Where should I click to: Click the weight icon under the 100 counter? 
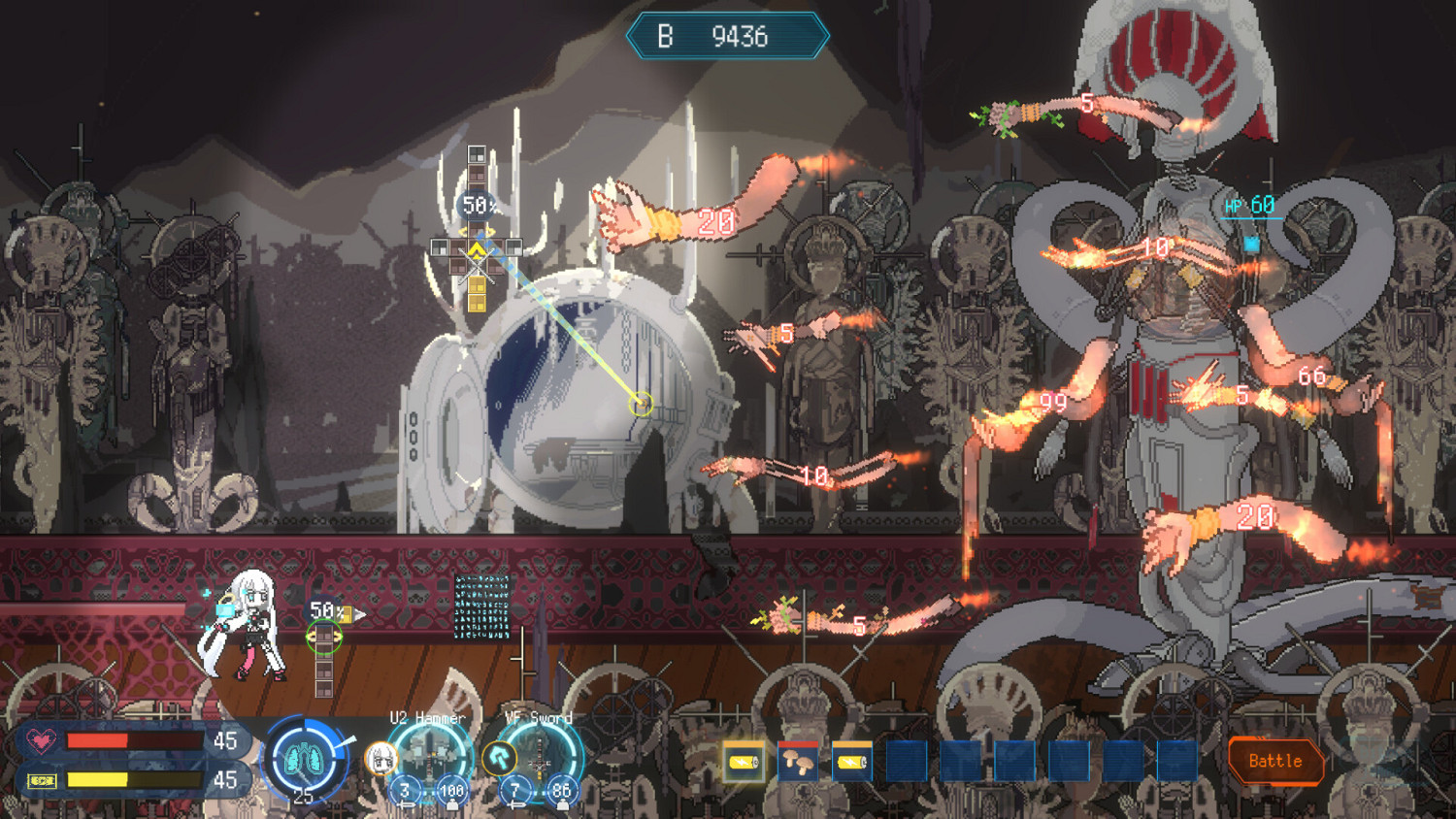pyautogui.click(x=452, y=803)
